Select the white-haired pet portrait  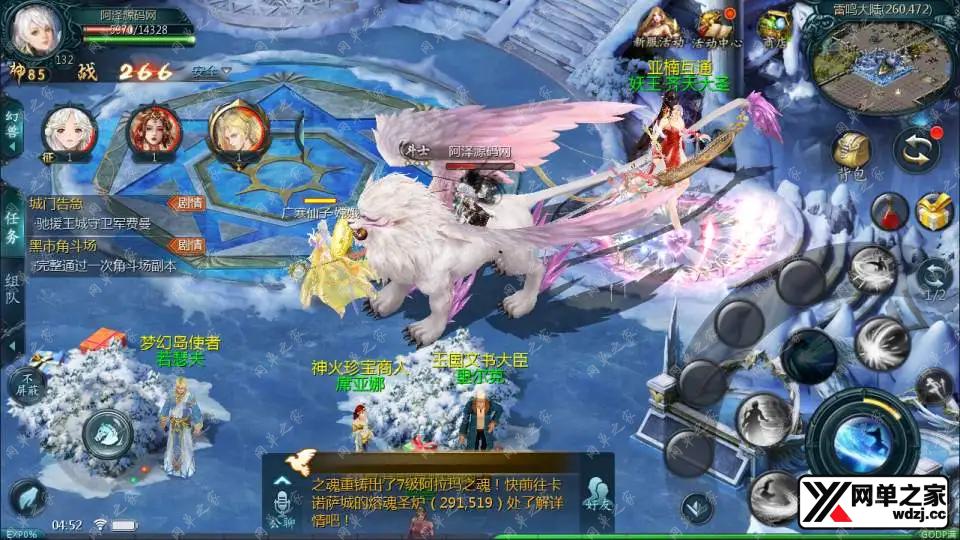click(x=70, y=130)
